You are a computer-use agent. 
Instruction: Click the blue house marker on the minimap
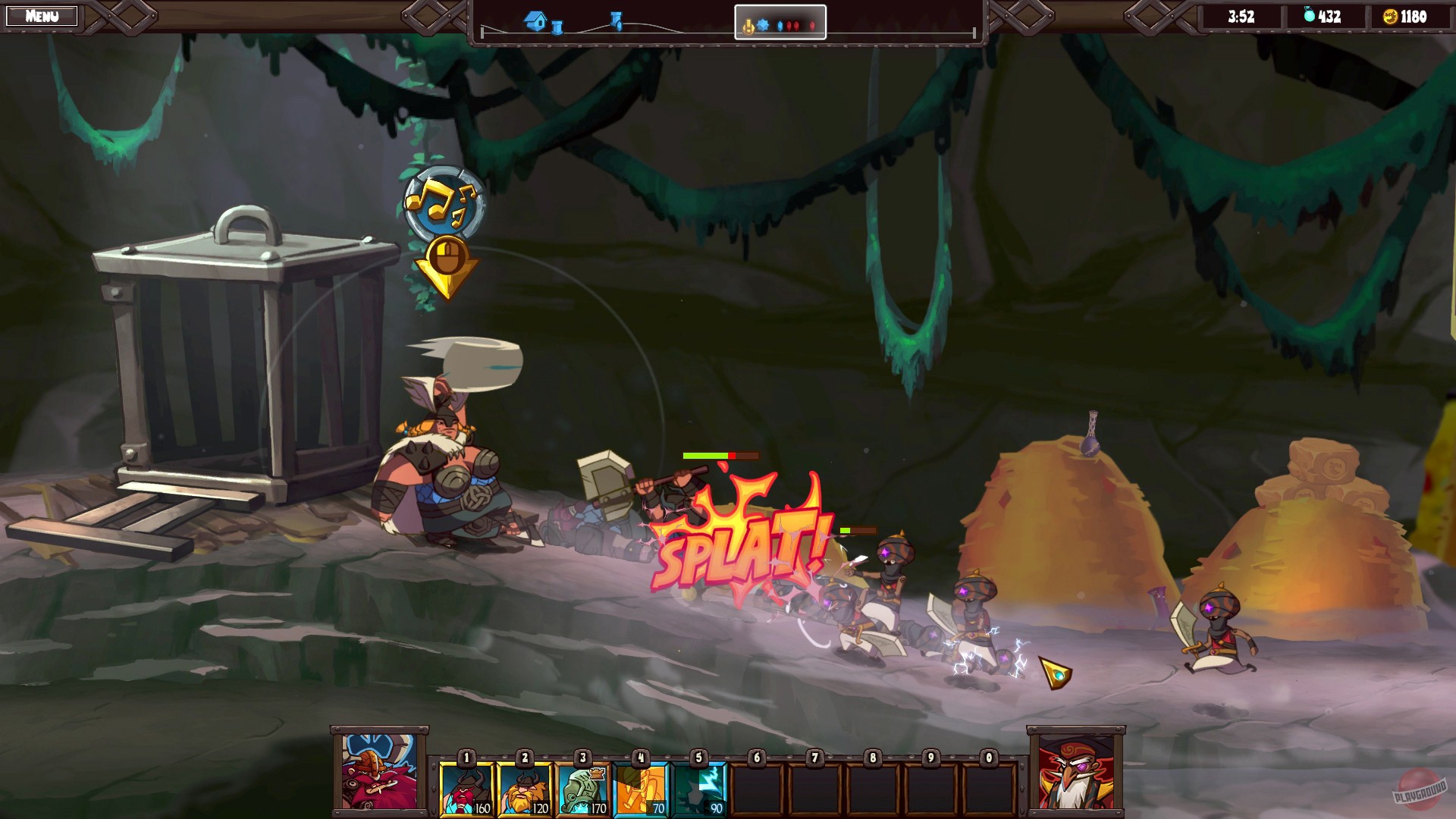(533, 22)
